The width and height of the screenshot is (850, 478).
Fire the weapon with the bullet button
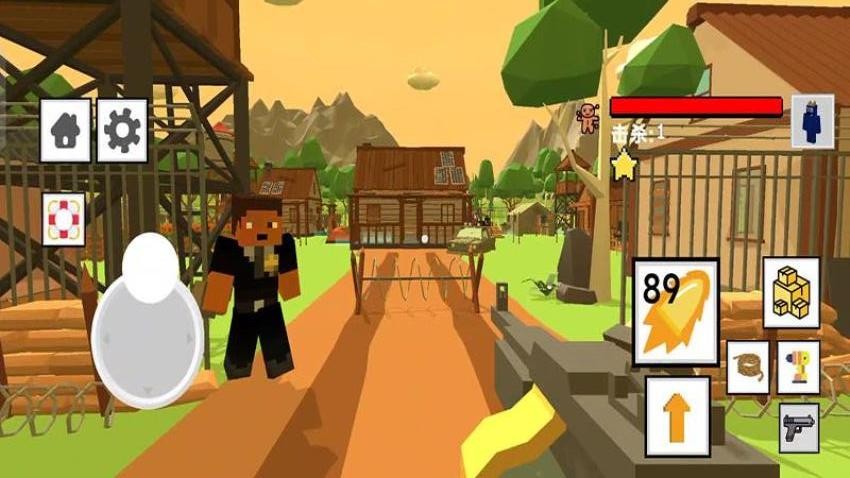pos(676,312)
